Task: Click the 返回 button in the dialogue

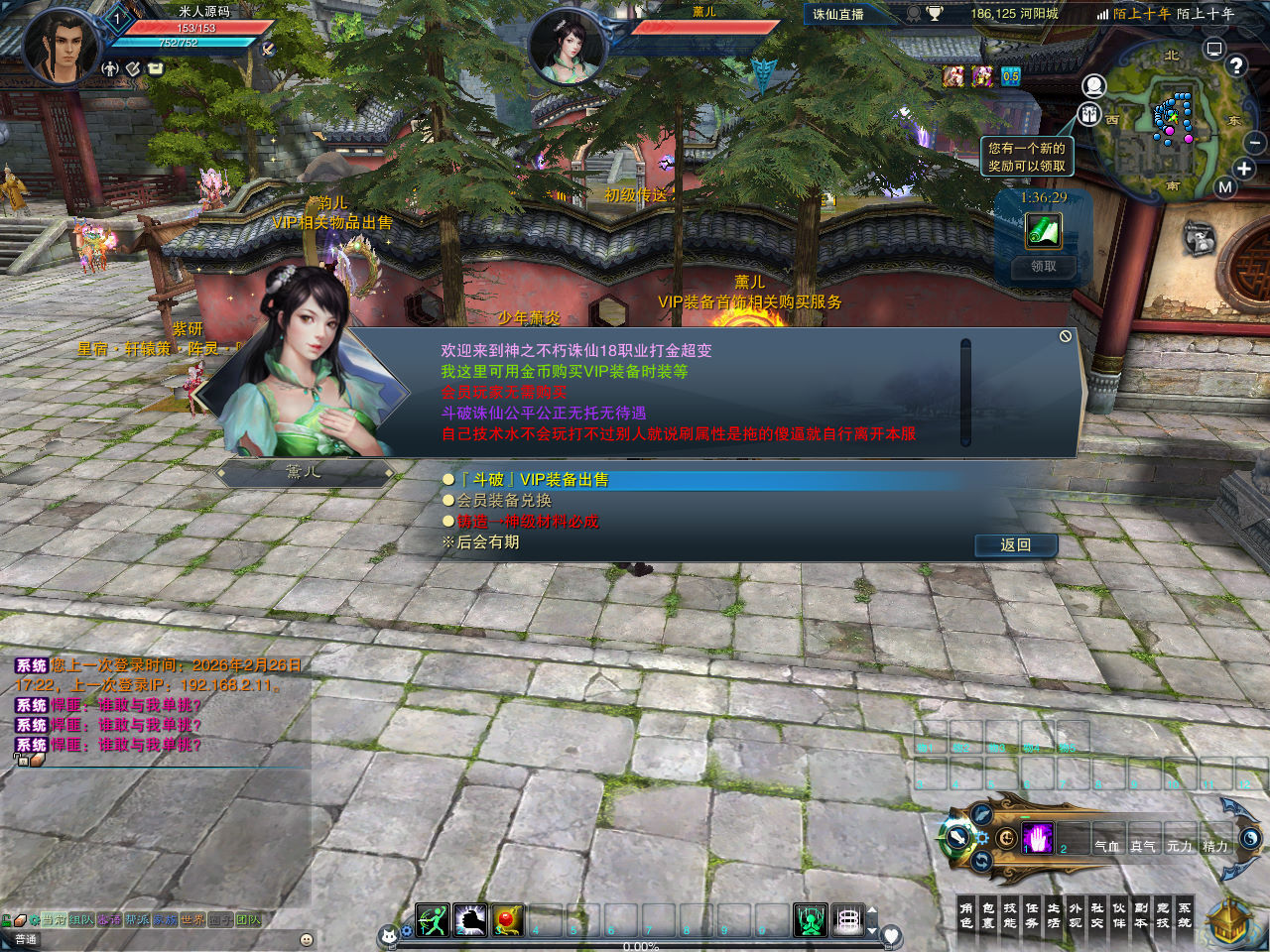Action: (1015, 545)
